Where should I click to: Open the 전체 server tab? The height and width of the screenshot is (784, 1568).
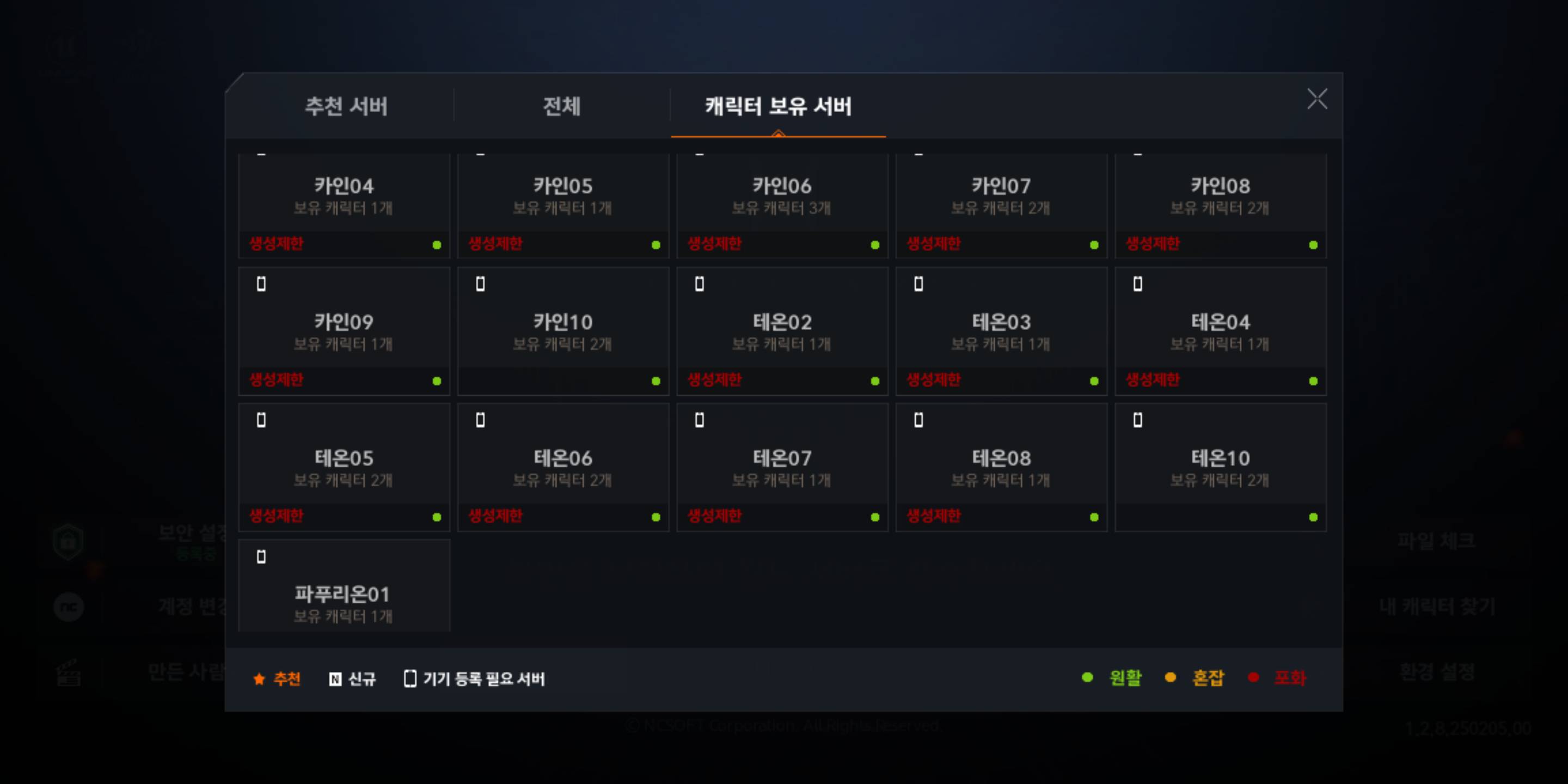[561, 107]
